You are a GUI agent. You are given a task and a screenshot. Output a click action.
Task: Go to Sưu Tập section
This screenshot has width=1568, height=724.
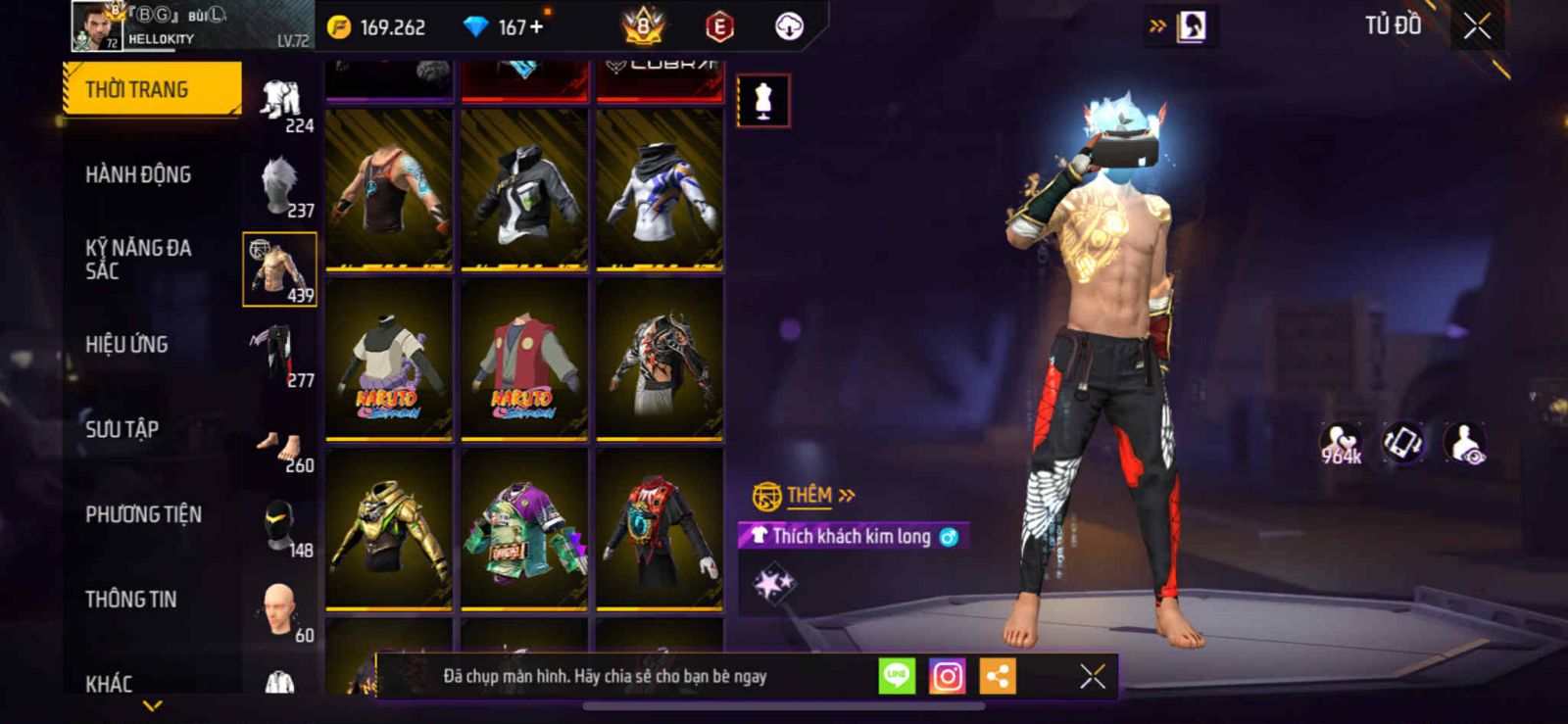[x=122, y=429]
